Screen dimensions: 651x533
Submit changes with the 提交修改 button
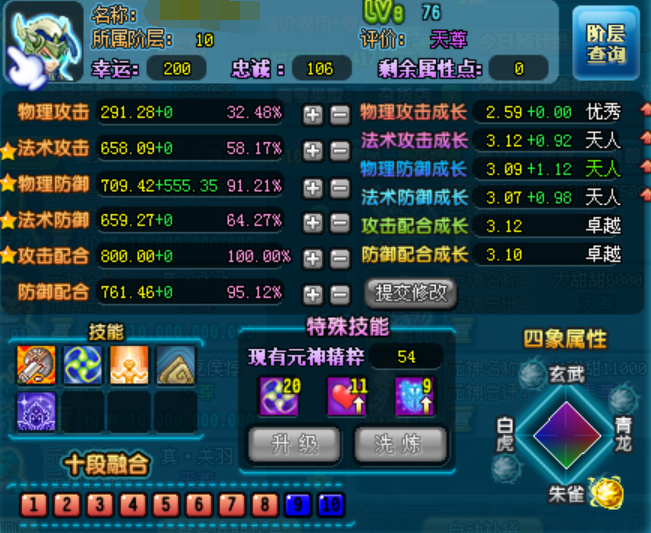pos(410,293)
